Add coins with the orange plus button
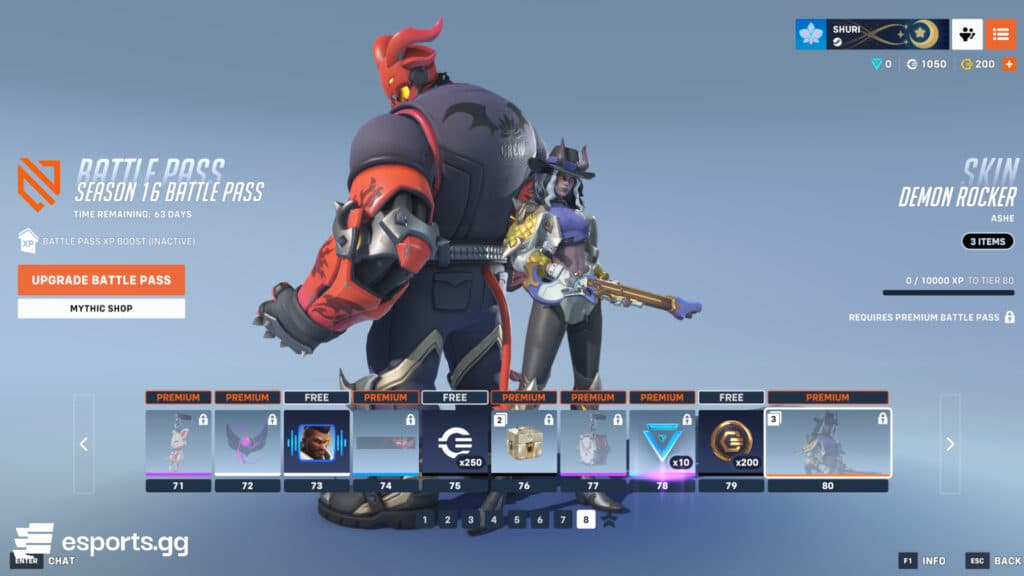The height and width of the screenshot is (576, 1024). coord(1009,64)
